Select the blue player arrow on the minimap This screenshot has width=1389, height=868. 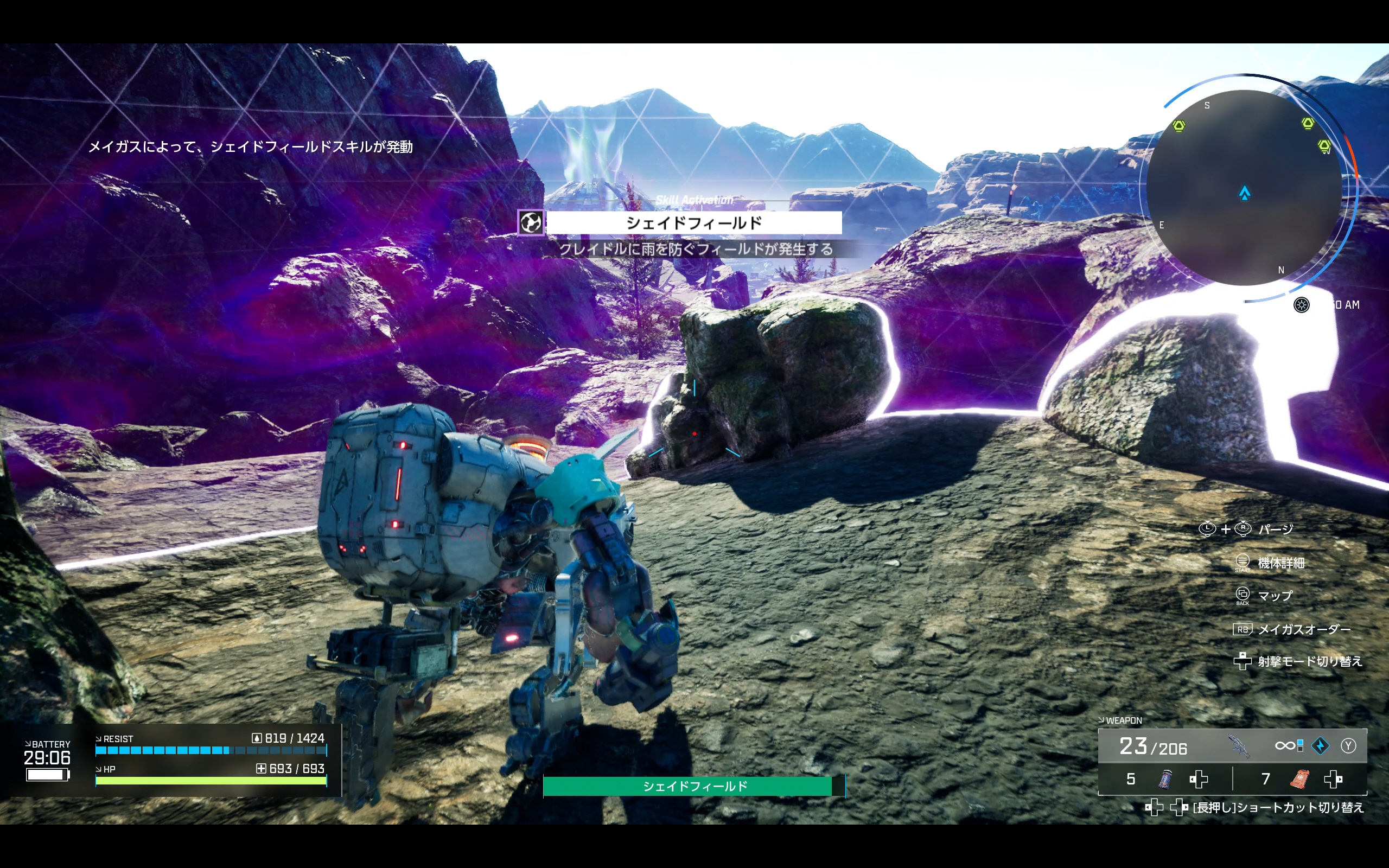pyautogui.click(x=1244, y=193)
